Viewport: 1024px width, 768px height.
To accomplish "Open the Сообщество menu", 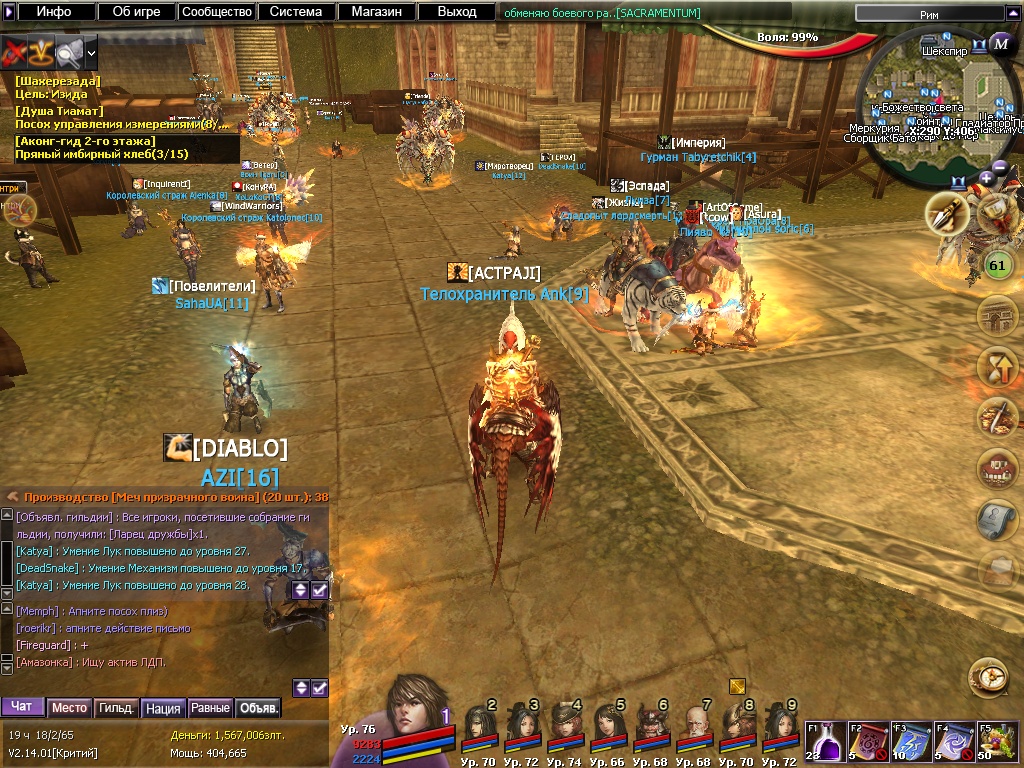I will coord(216,12).
